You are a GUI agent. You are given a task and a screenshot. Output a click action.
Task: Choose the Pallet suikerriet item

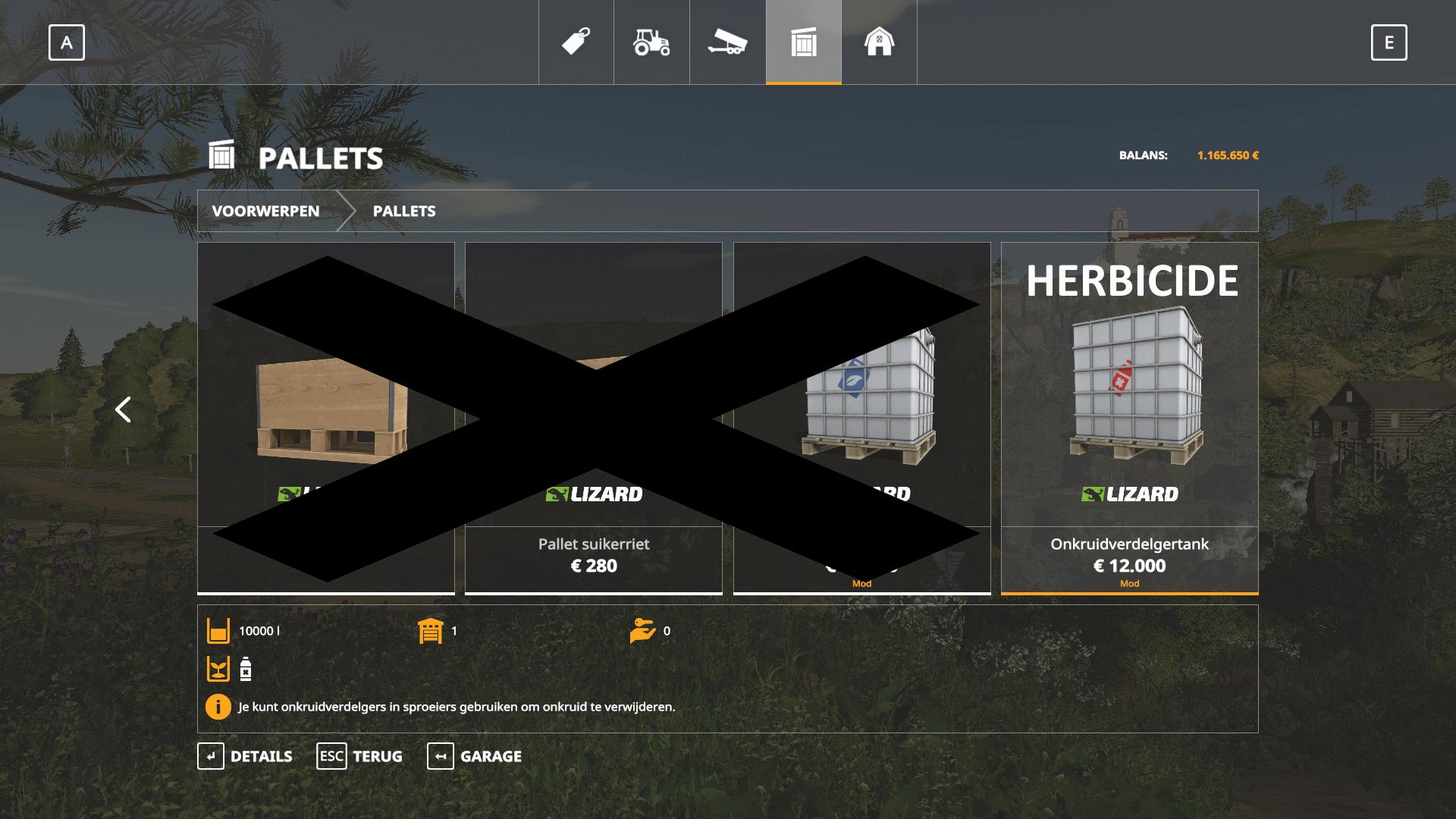tap(594, 554)
